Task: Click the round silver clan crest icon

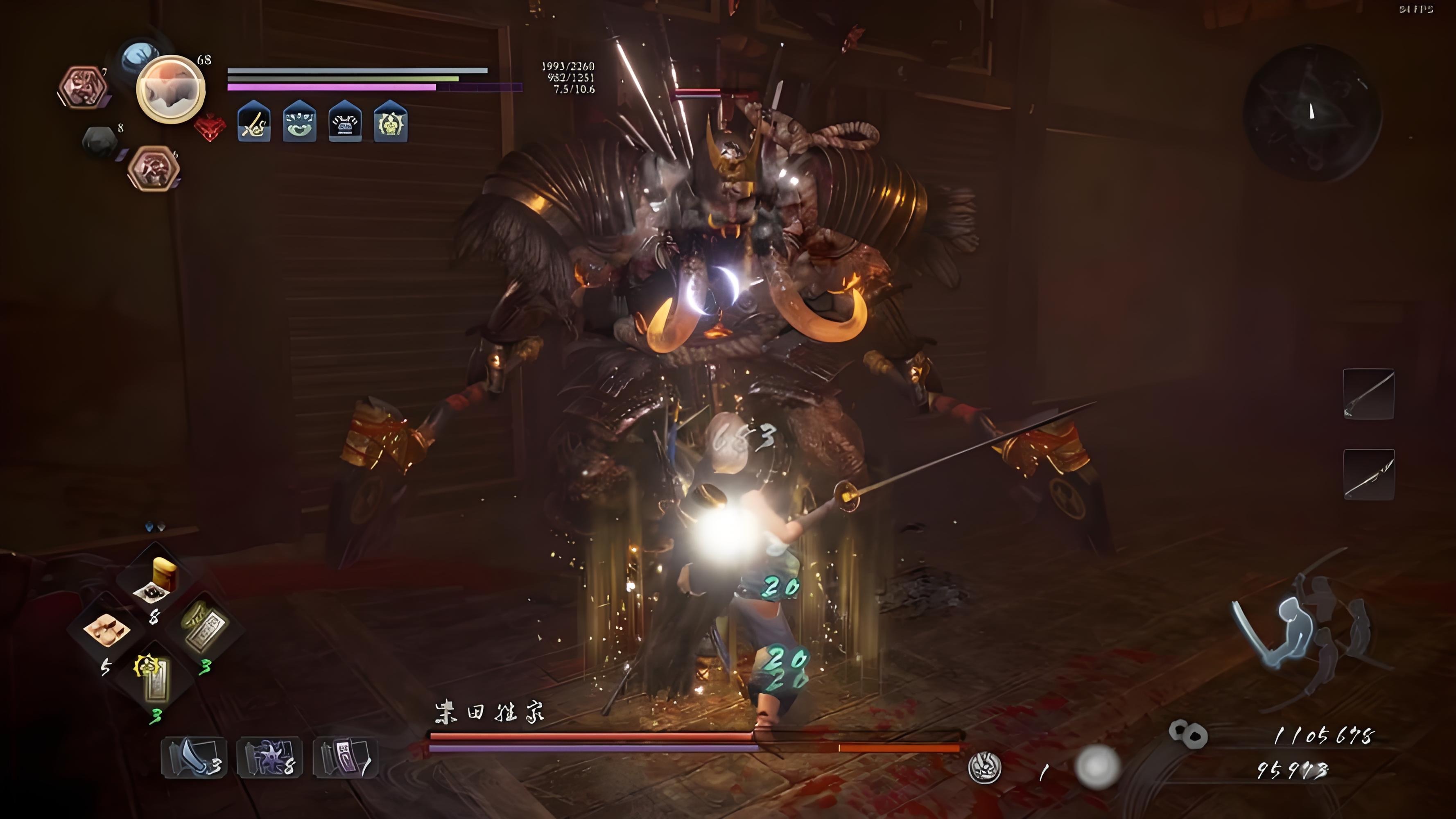Action: click(x=985, y=767)
